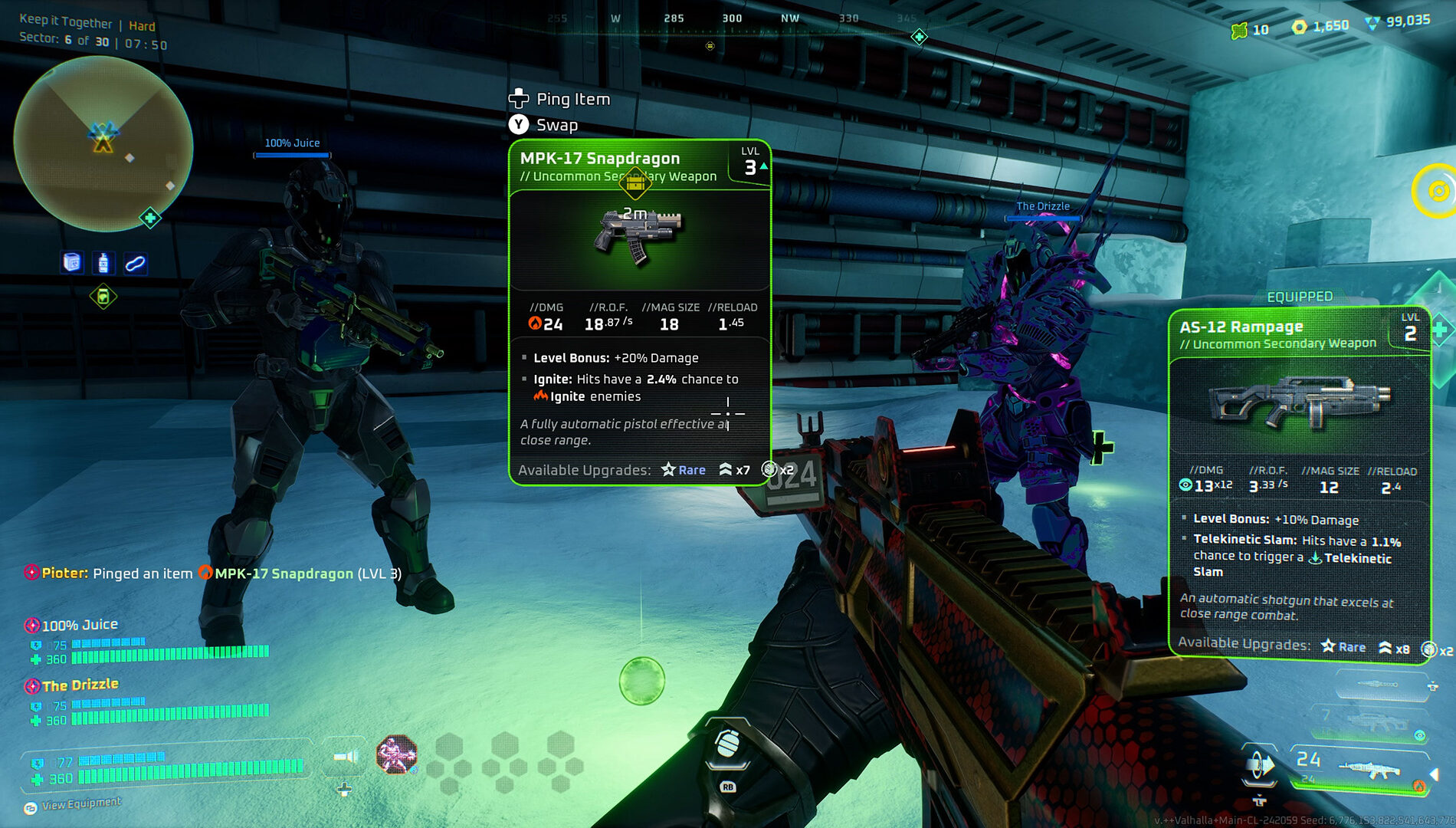Screen dimensions: 1456x828
Task: Click the green jar diamond icon
Action: pos(103,296)
